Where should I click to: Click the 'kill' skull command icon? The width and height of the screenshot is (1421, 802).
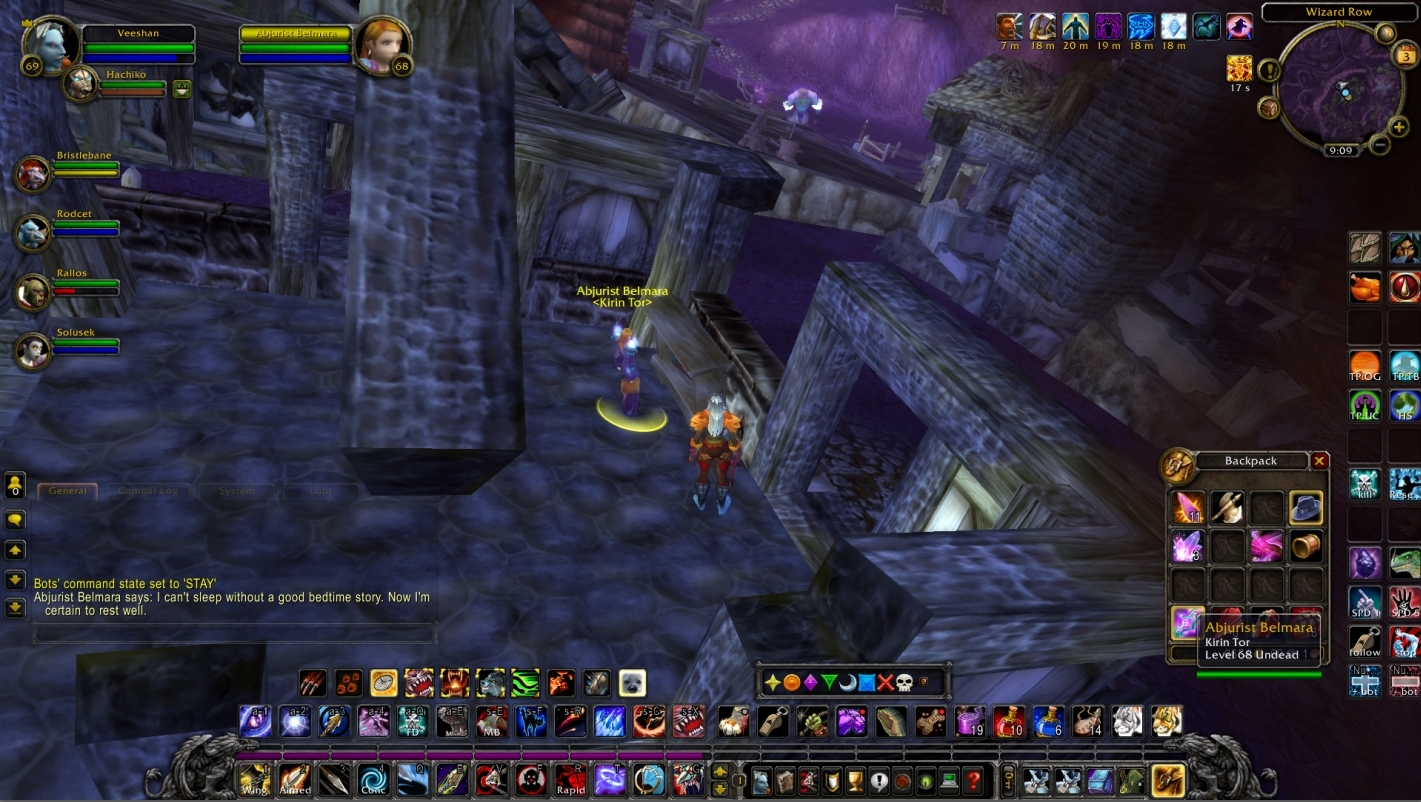click(x=1365, y=483)
